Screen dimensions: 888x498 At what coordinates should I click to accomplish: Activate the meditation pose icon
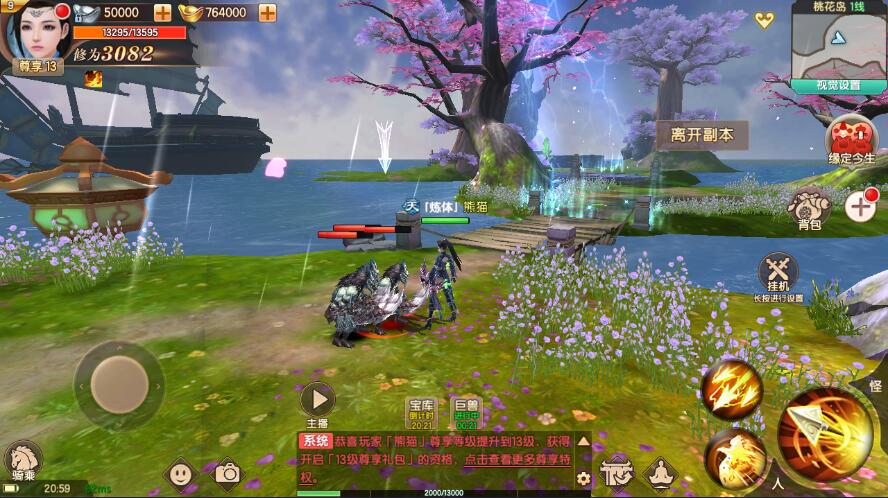tap(661, 471)
